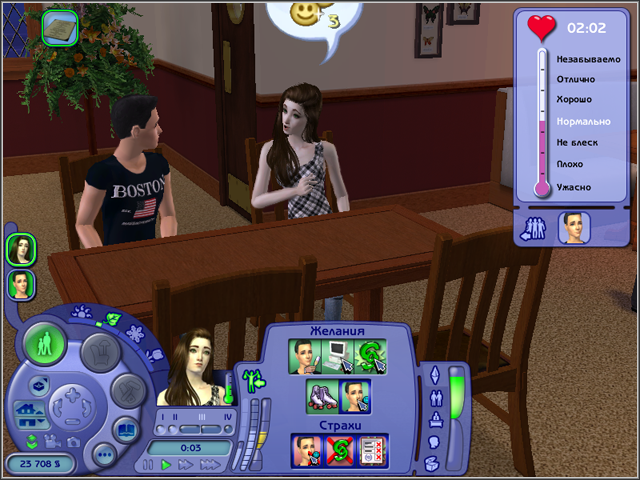Click the group icon under date meter
Screen dimensions: 640x480
point(533,229)
